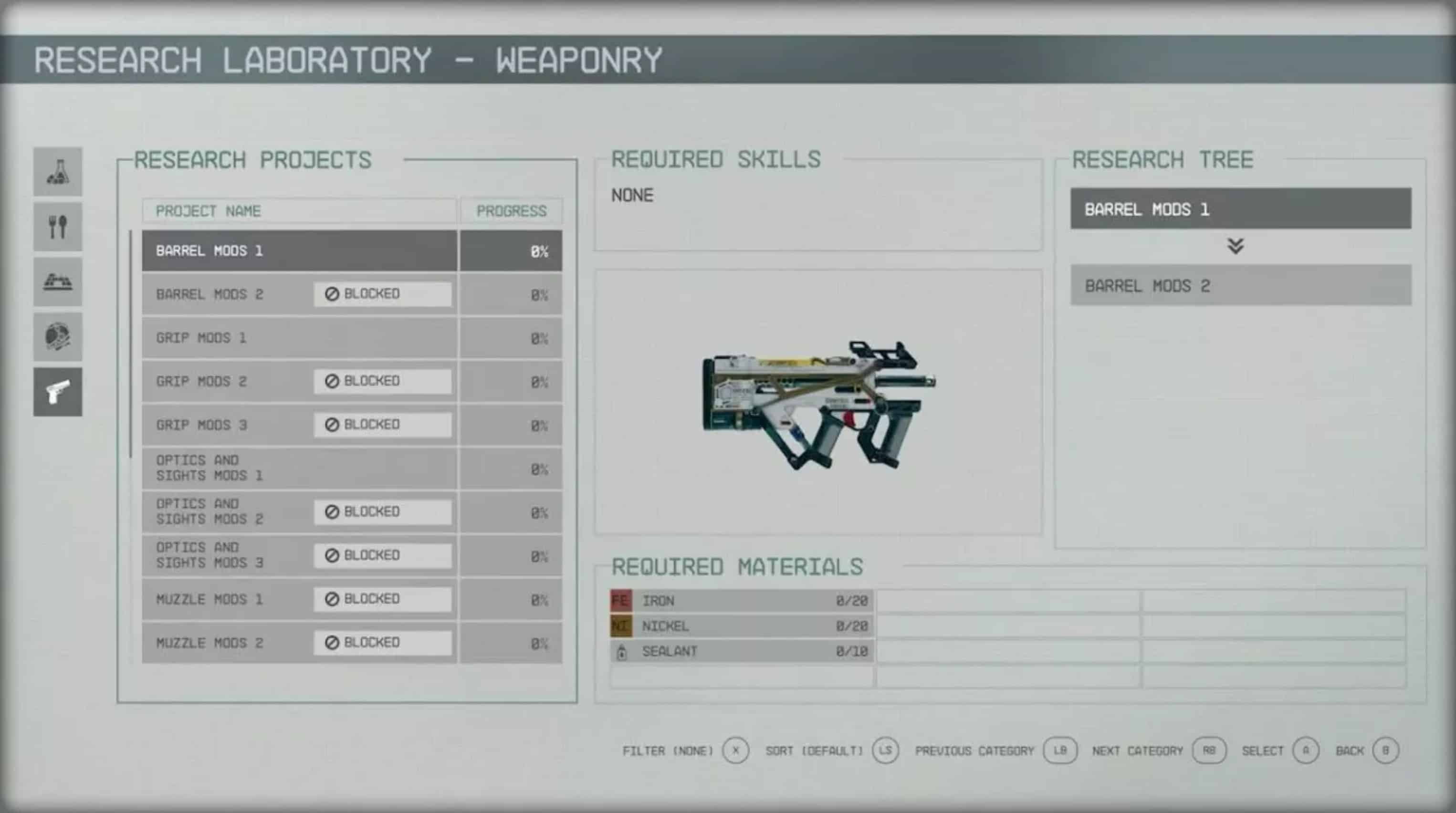Switch to the pharmacology flask category
The height and width of the screenshot is (813, 1456).
[x=58, y=172]
